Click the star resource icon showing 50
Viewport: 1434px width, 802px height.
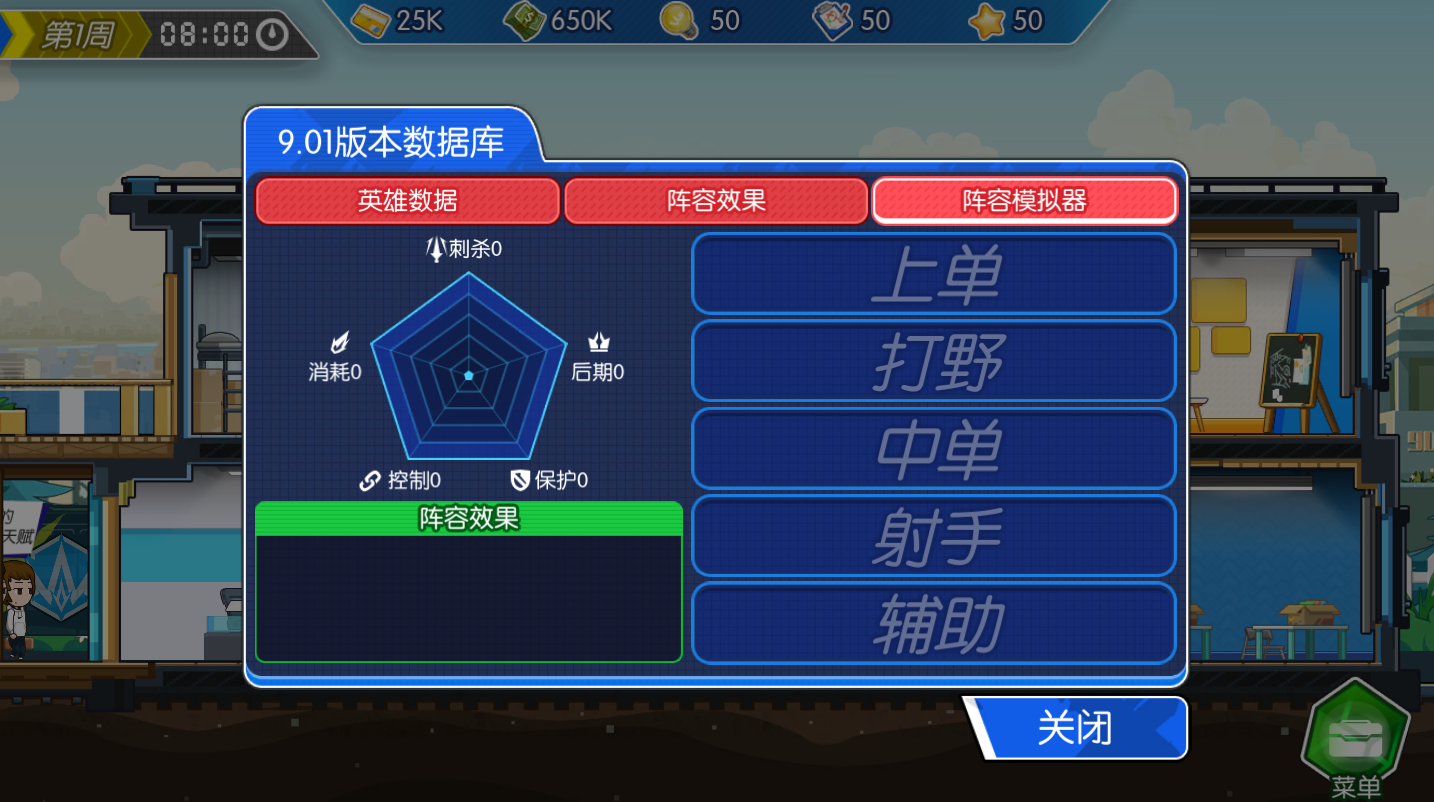[x=987, y=20]
